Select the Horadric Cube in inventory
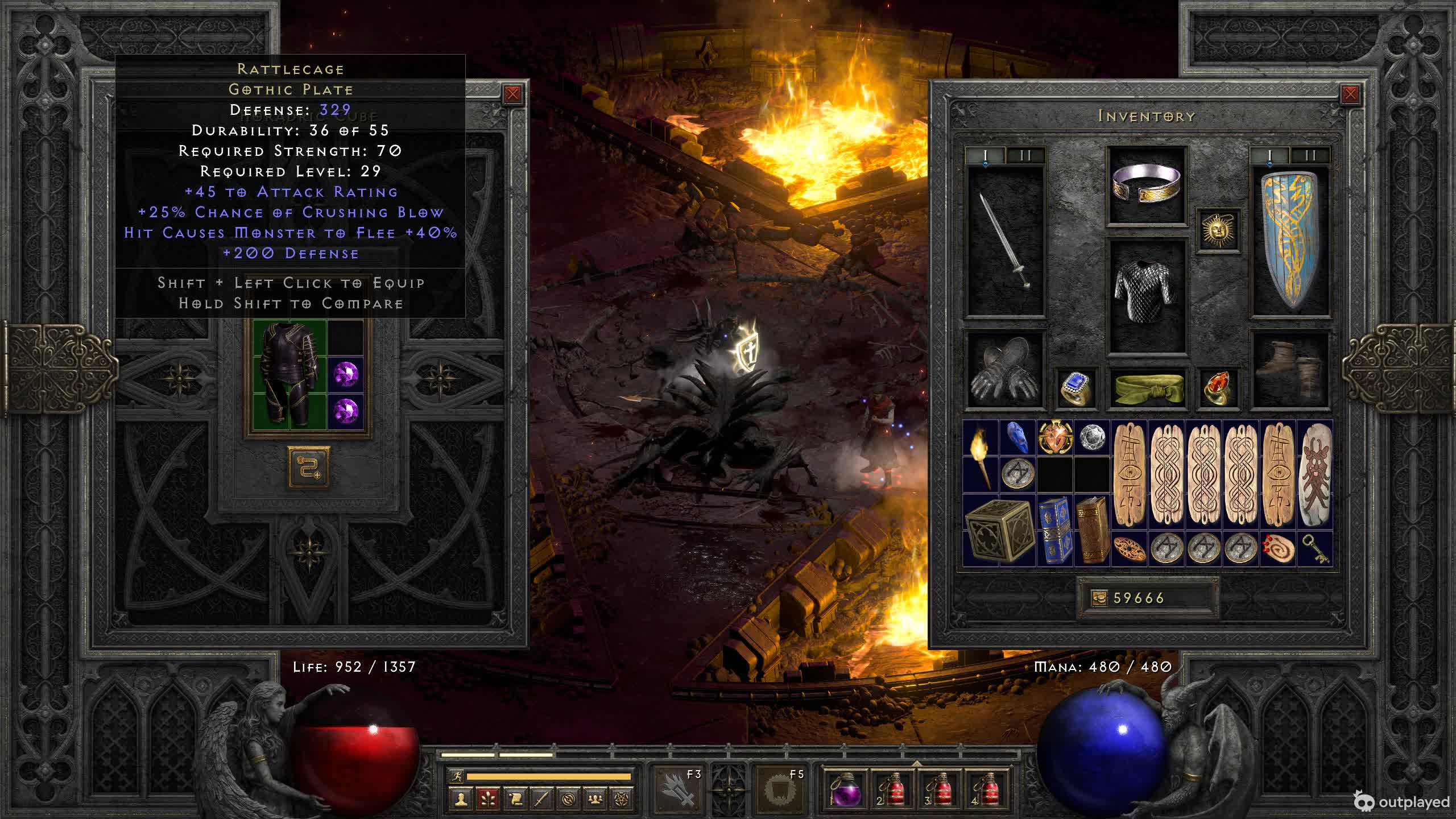The image size is (1456, 819). coord(998,530)
